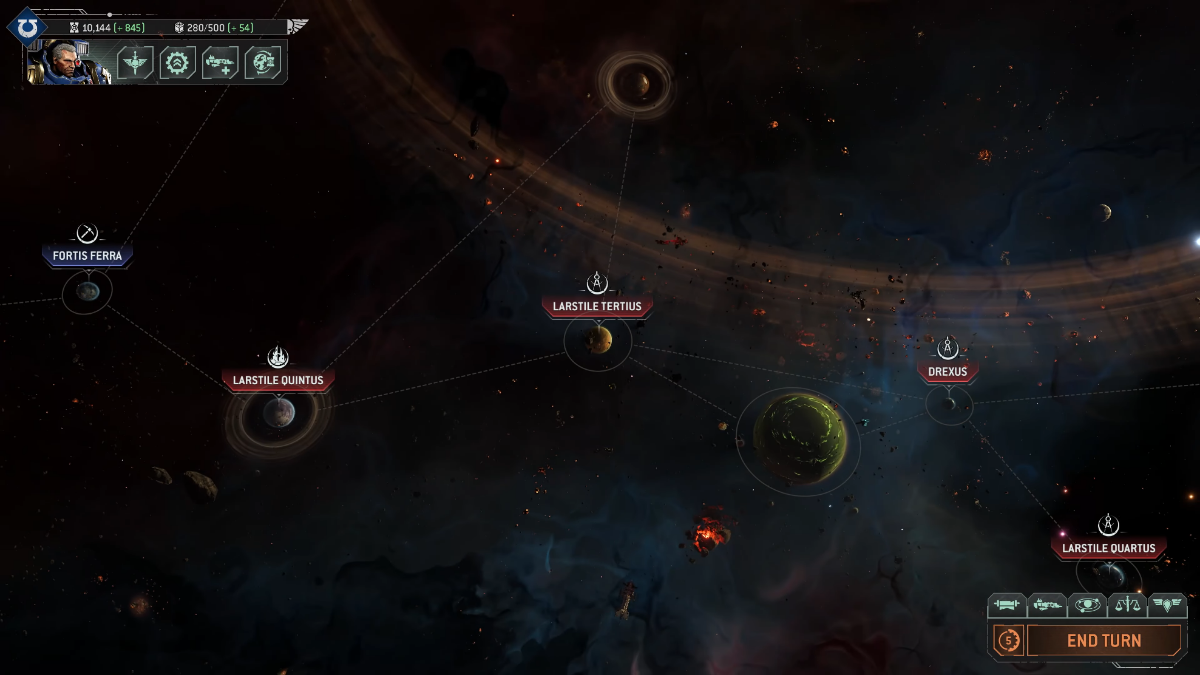Click the winged sword icon
Screen dimensions: 1200x675
tap(135, 63)
